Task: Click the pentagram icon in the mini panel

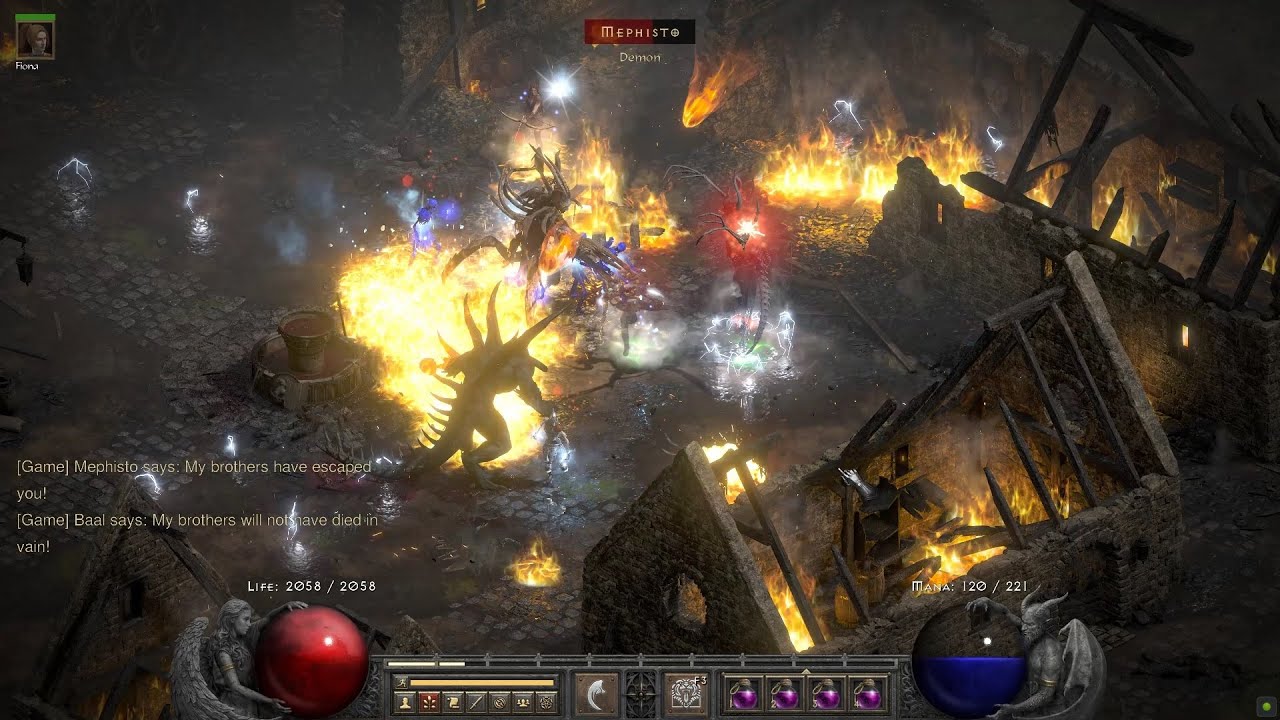Action: [x=545, y=702]
